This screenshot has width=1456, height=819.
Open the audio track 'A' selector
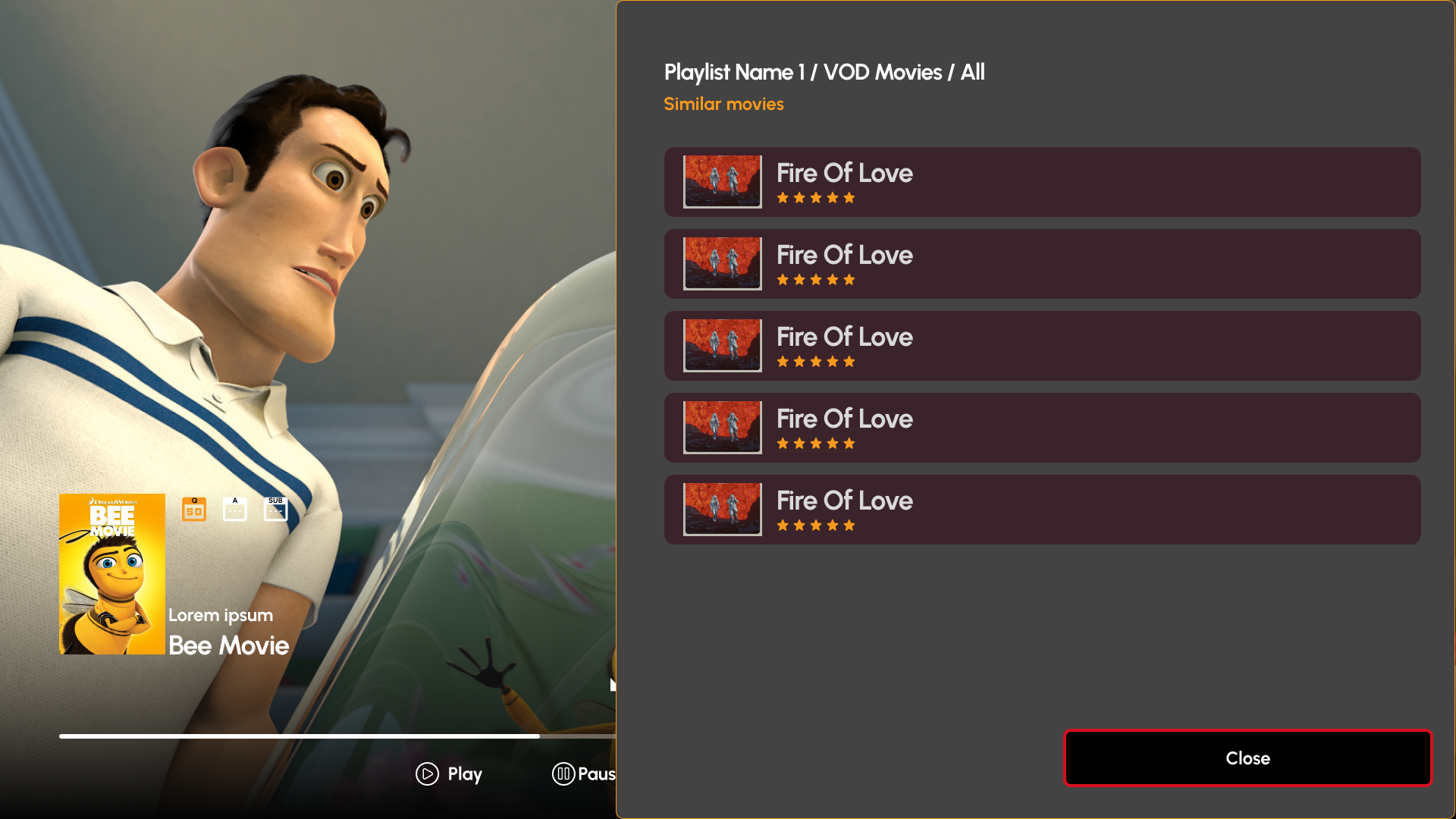click(x=234, y=508)
